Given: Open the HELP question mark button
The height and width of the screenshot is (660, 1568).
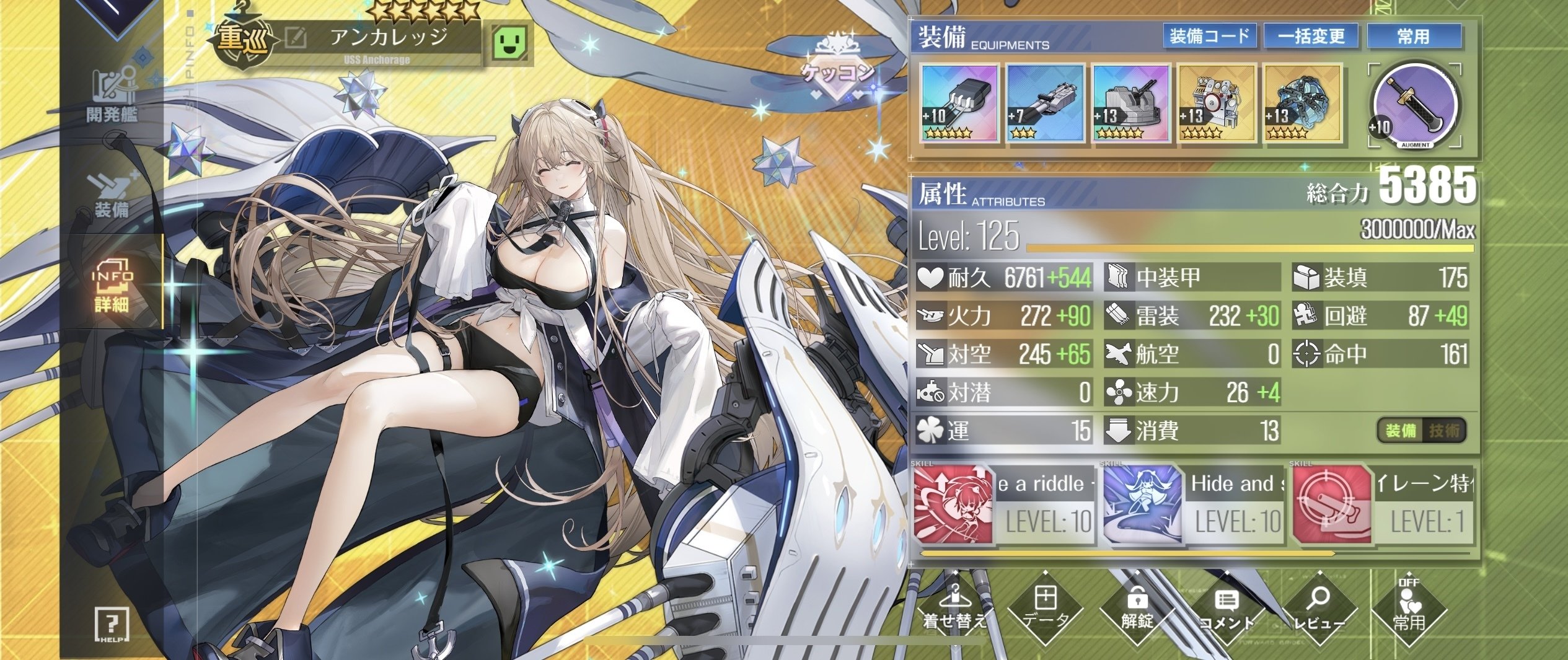Looking at the screenshot, I should click(112, 623).
